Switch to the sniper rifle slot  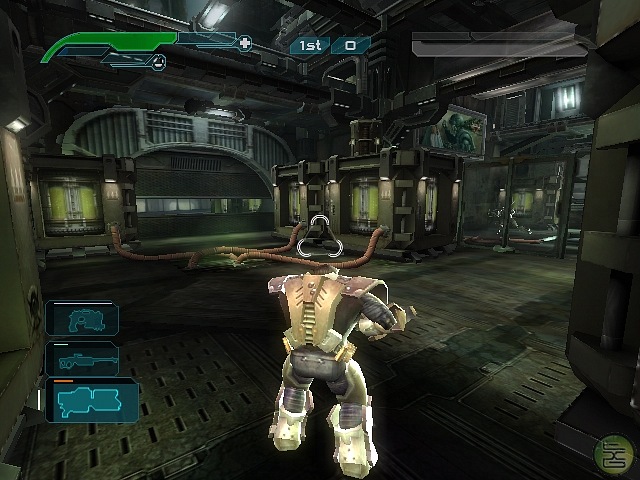[x=82, y=359]
